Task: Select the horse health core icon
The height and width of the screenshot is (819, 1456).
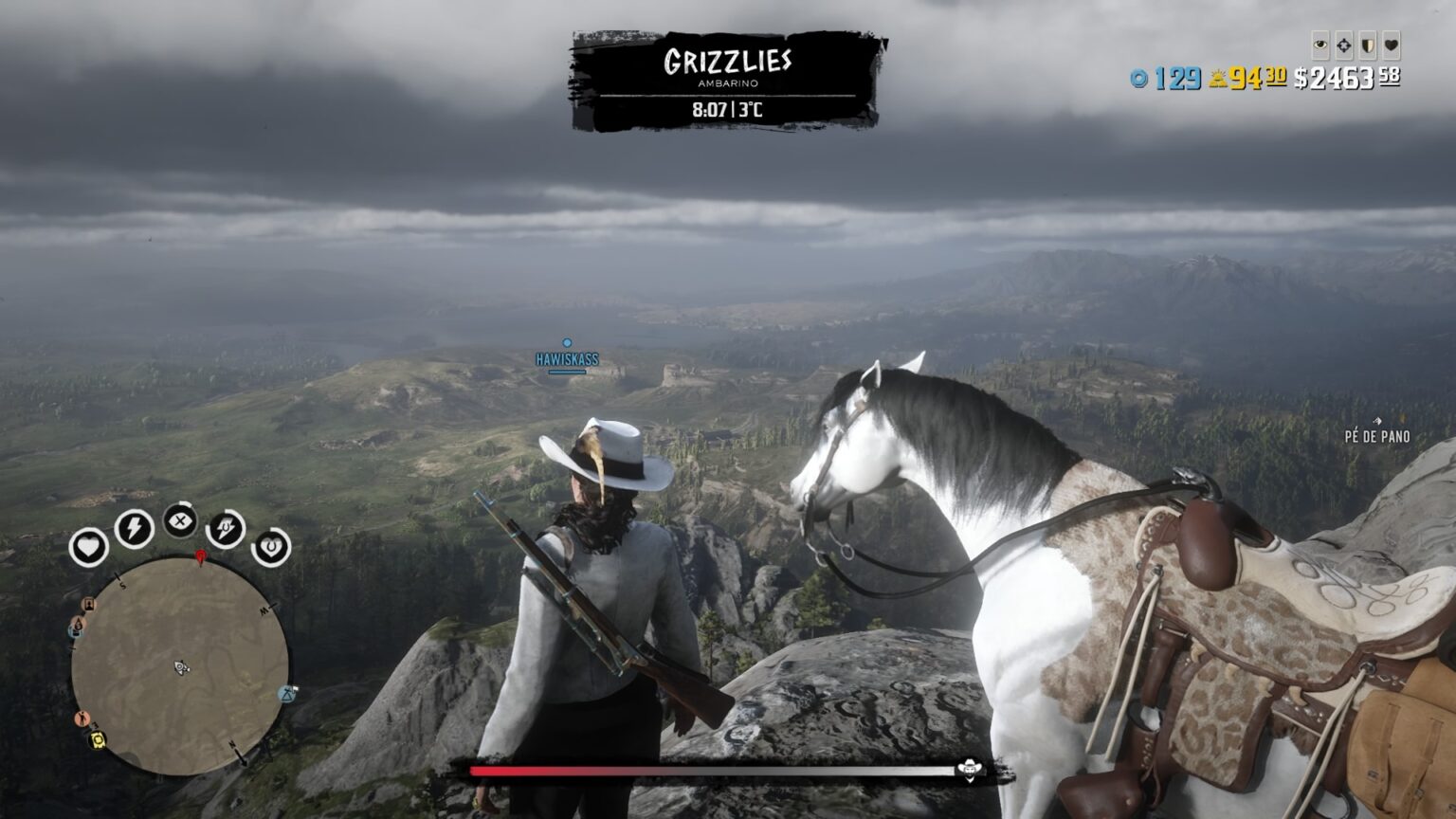Action: click(272, 546)
